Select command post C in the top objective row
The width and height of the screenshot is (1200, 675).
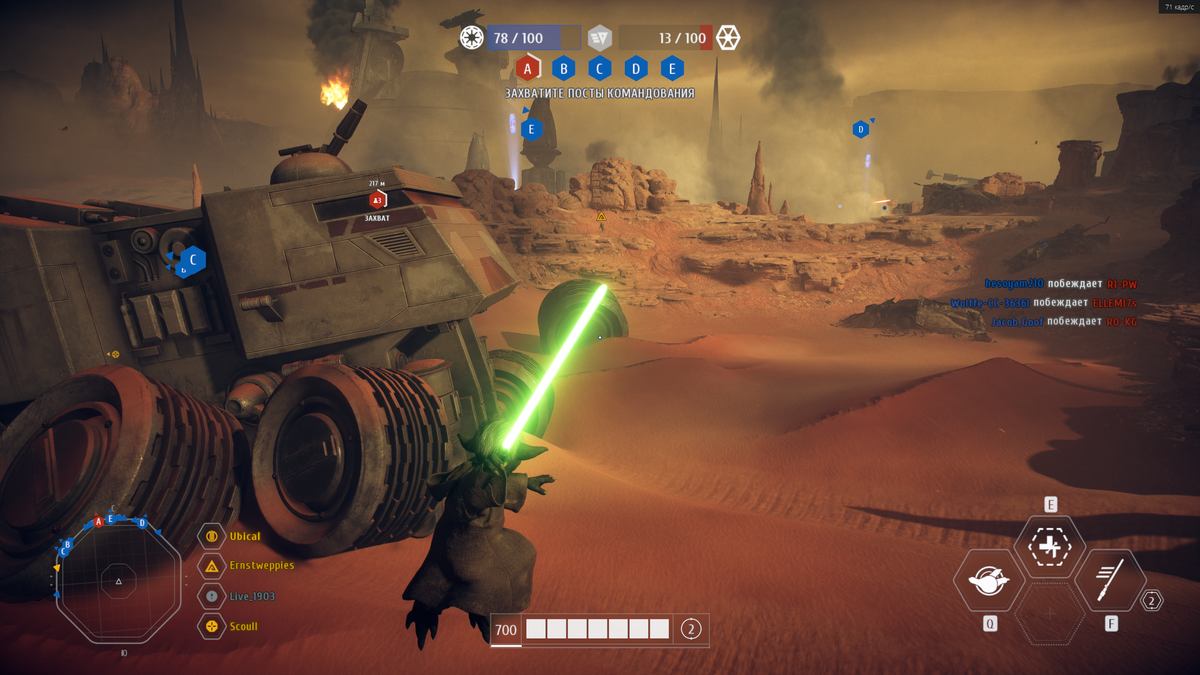(599, 68)
